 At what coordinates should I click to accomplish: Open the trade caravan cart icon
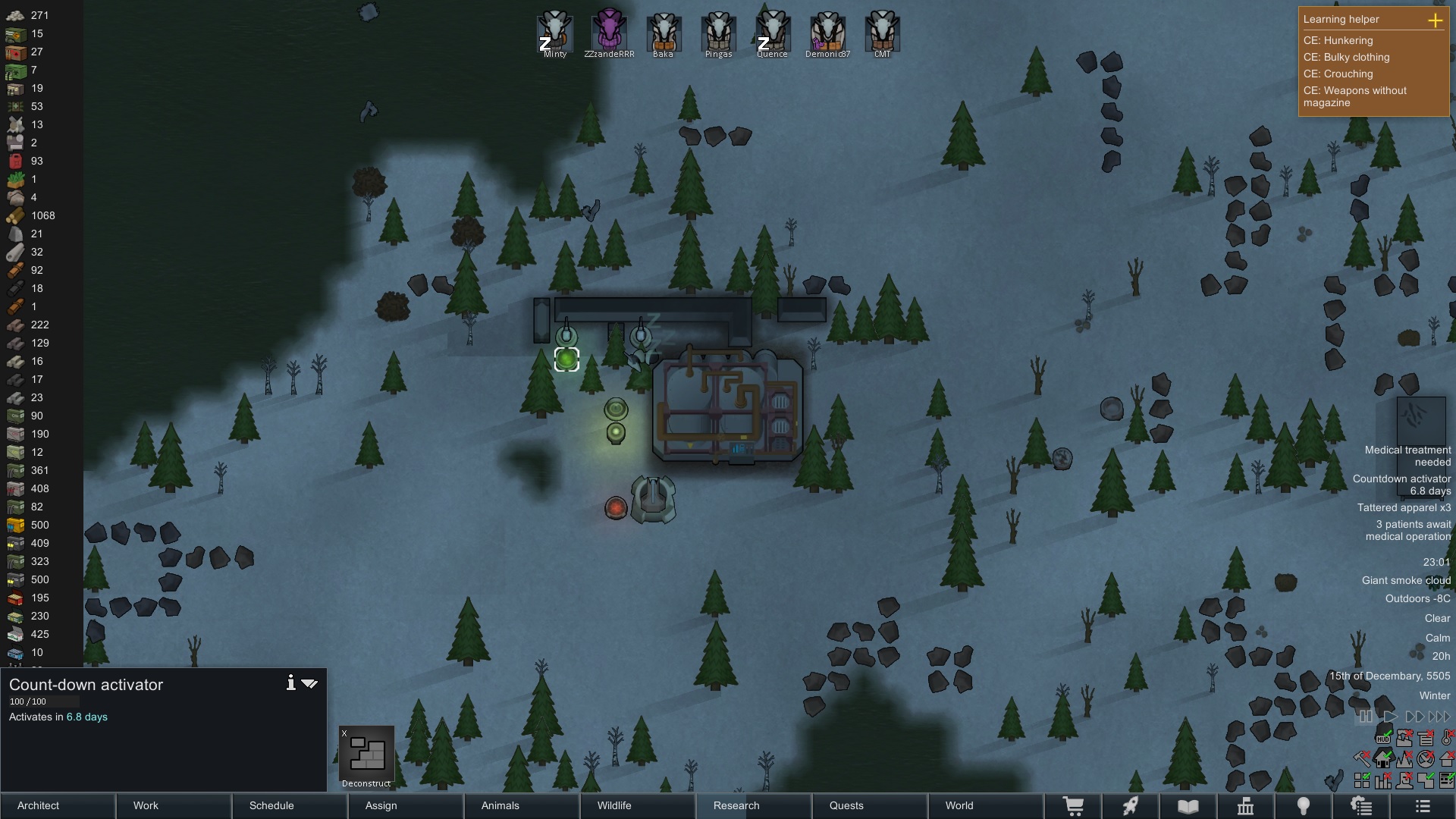click(x=1075, y=806)
